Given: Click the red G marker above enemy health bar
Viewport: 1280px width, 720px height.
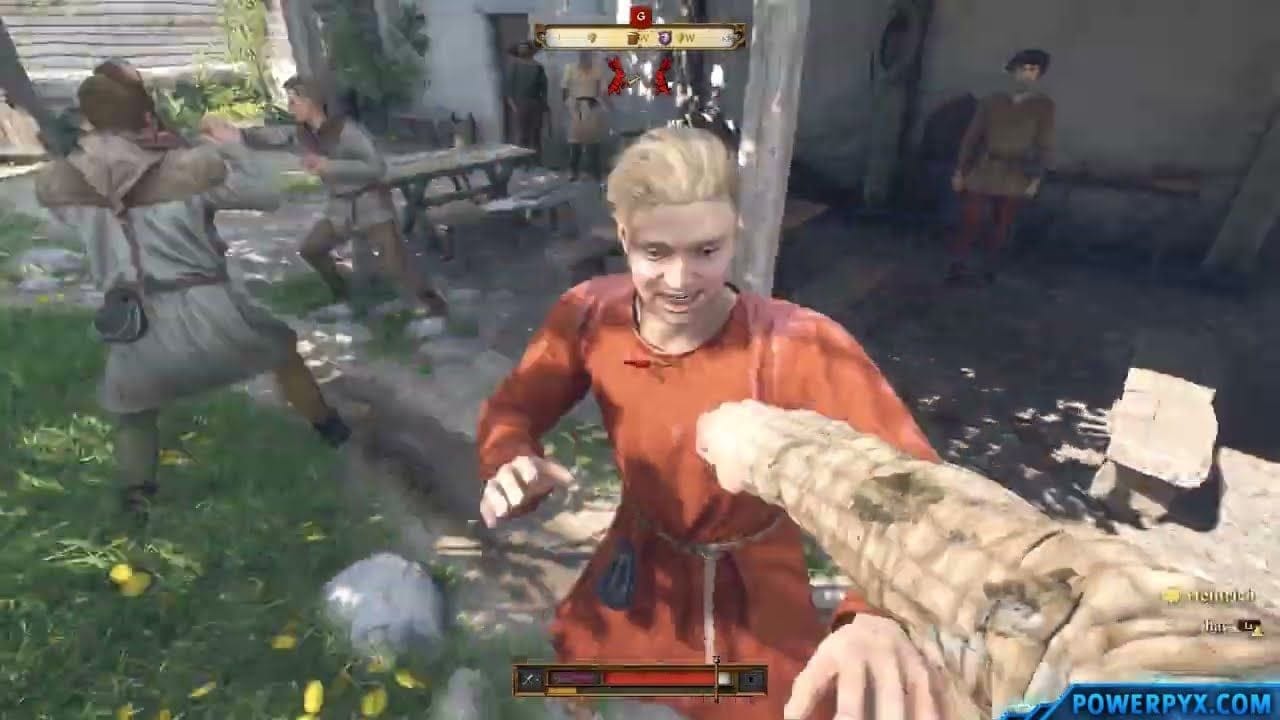Looking at the screenshot, I should 640,15.
